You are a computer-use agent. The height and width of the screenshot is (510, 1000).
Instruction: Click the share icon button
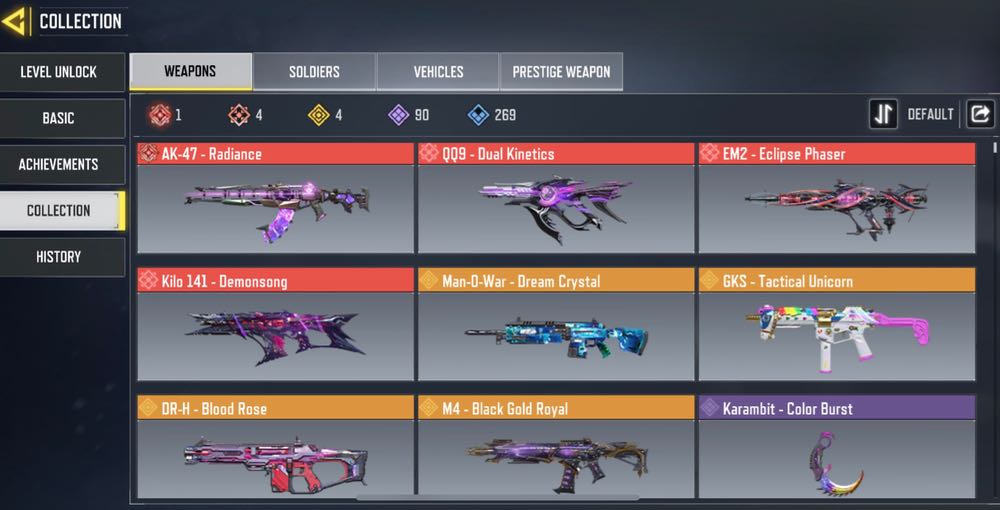click(x=980, y=114)
